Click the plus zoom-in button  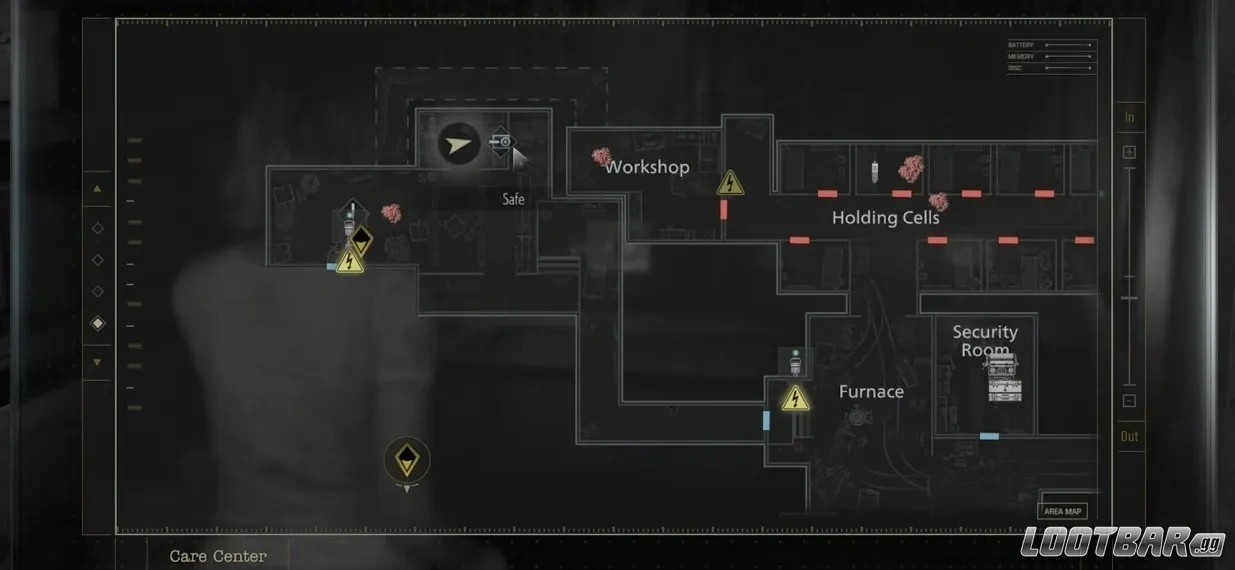pos(1129,152)
